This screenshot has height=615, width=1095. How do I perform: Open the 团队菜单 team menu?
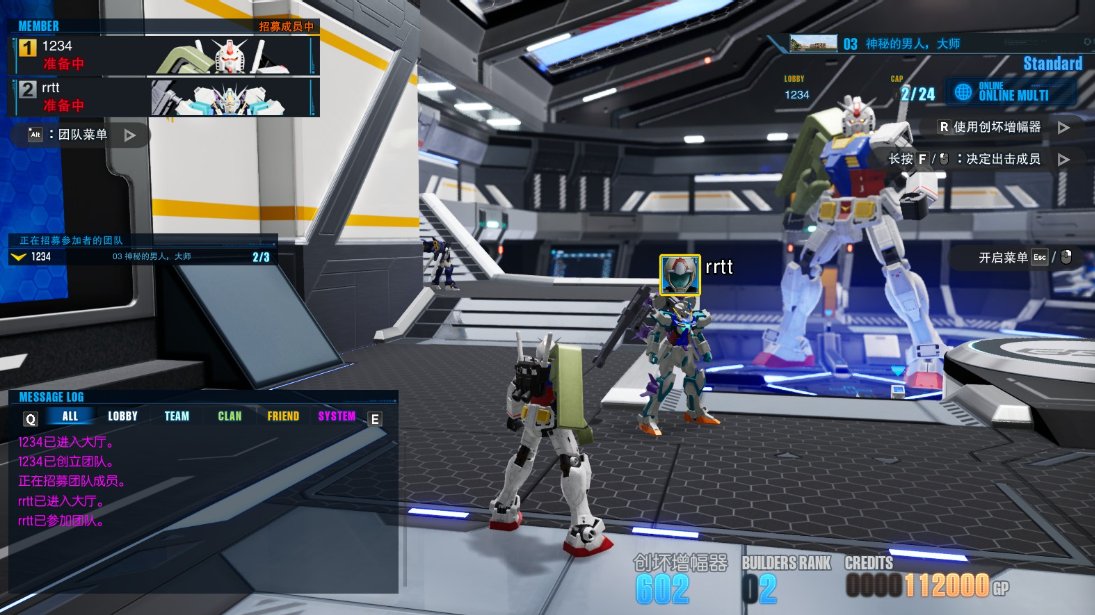[82, 134]
